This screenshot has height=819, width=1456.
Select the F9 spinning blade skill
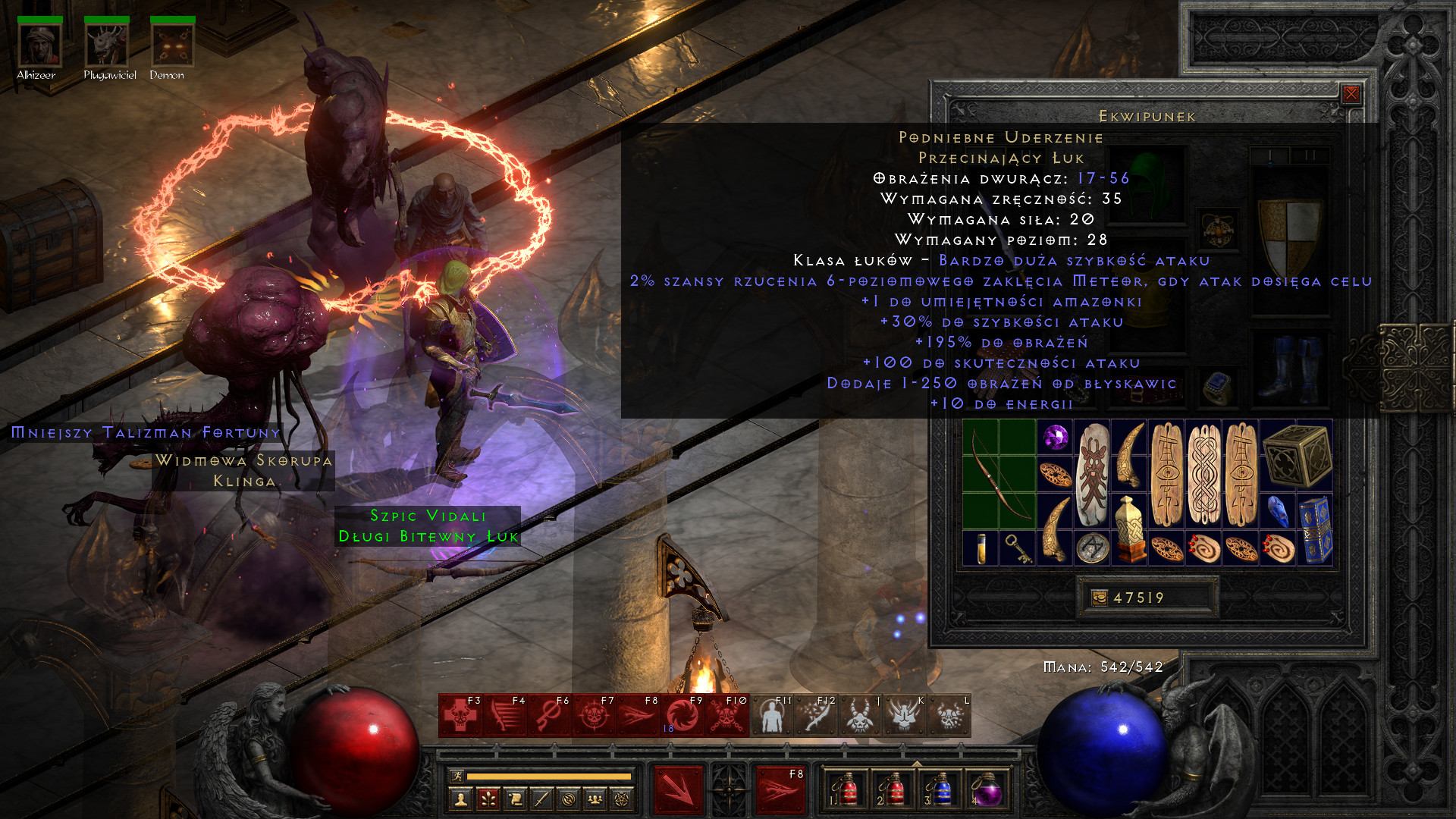[x=682, y=715]
